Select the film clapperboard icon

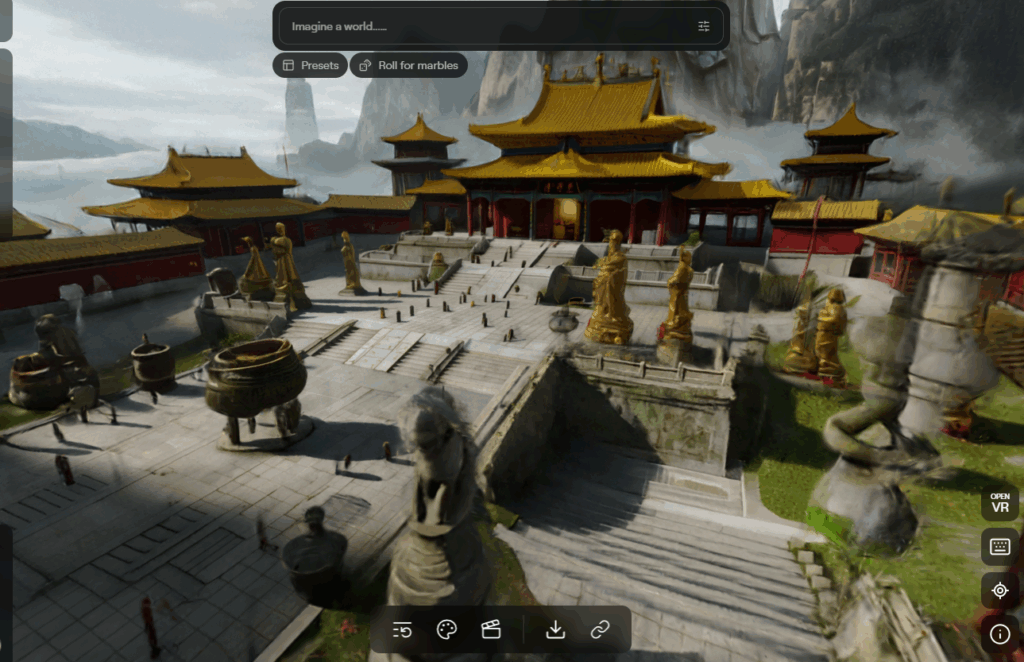pyautogui.click(x=490, y=630)
